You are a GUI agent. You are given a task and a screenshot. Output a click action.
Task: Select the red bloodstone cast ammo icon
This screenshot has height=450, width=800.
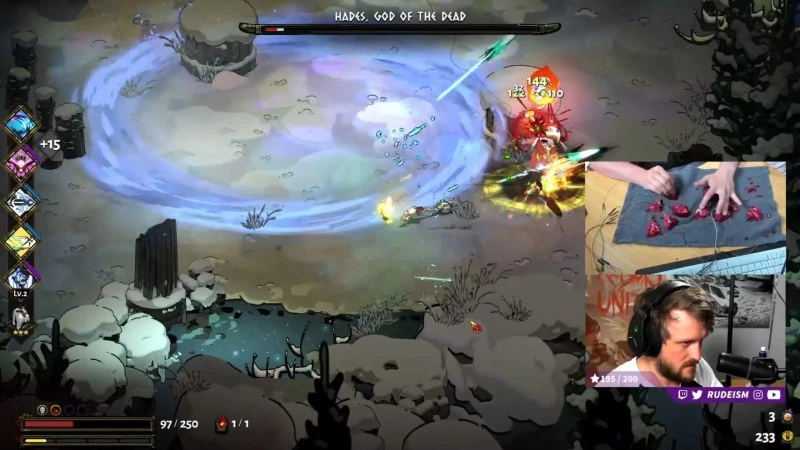coord(221,424)
